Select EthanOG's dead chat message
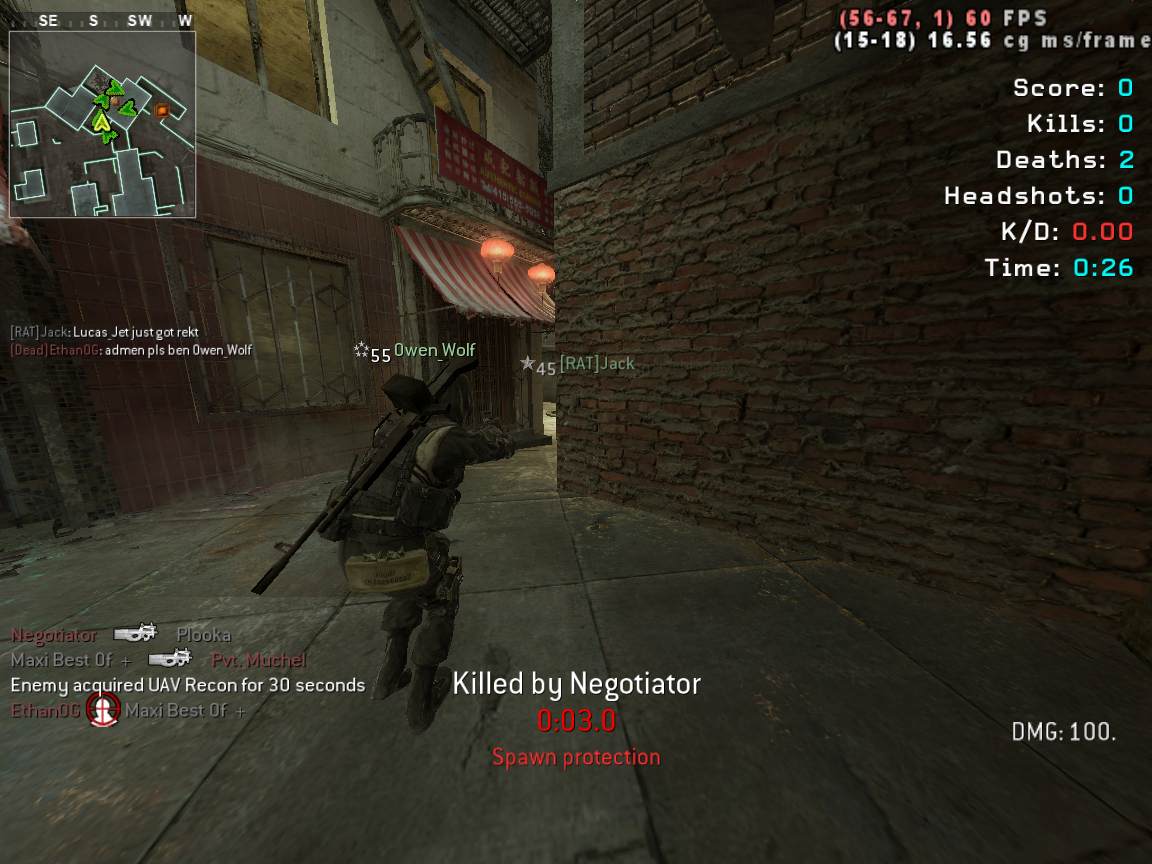The width and height of the screenshot is (1152, 864). click(130, 350)
